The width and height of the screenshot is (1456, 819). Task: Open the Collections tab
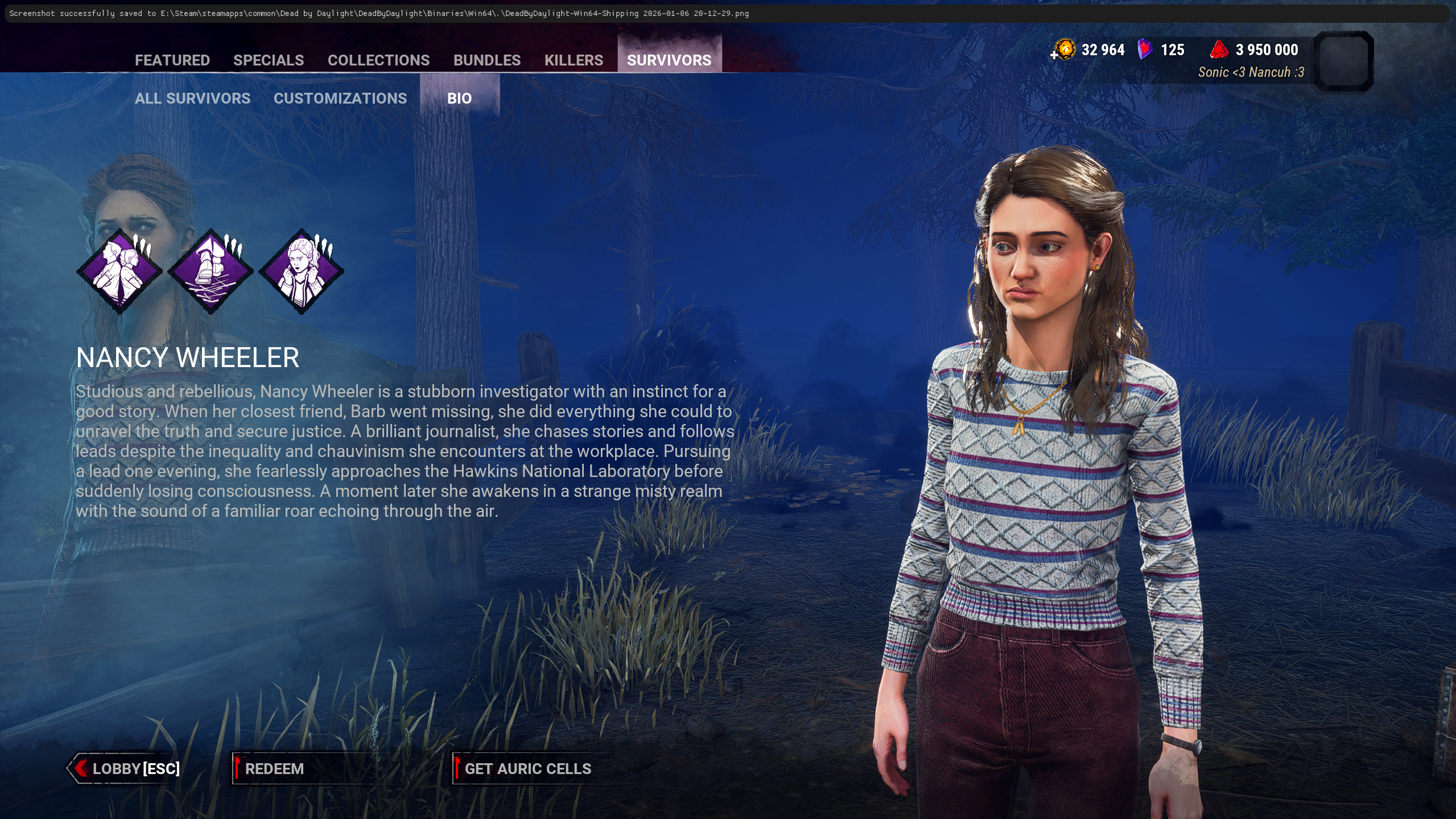point(378,60)
